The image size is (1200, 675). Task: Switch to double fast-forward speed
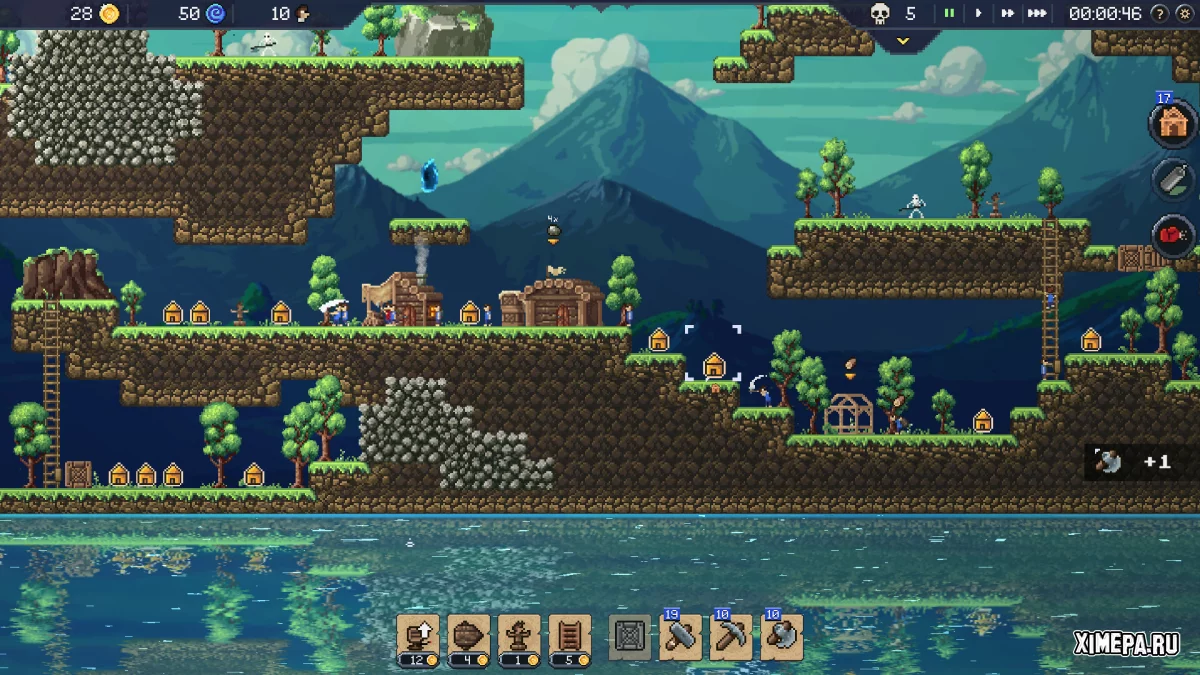[1007, 14]
